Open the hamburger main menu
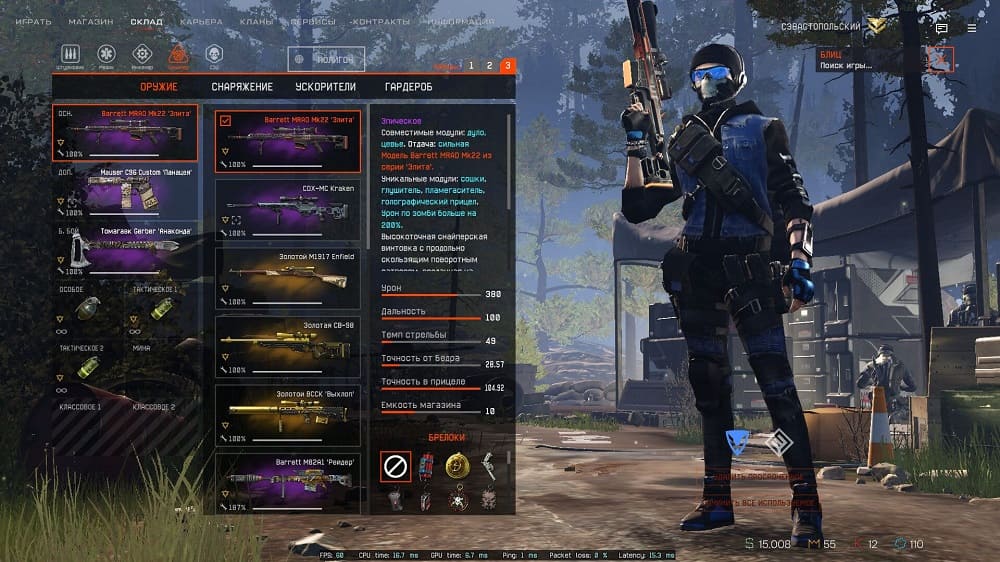Viewport: 1000px width, 562px height. (x=971, y=29)
